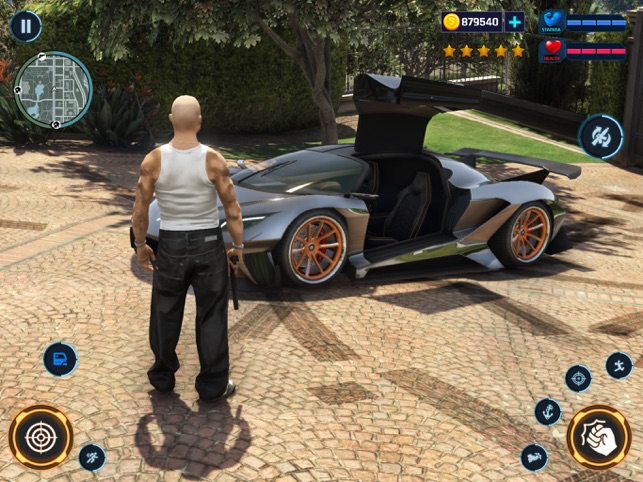Switch weapon with the swap weapon icon
This screenshot has width=643, height=482.
pos(601,136)
